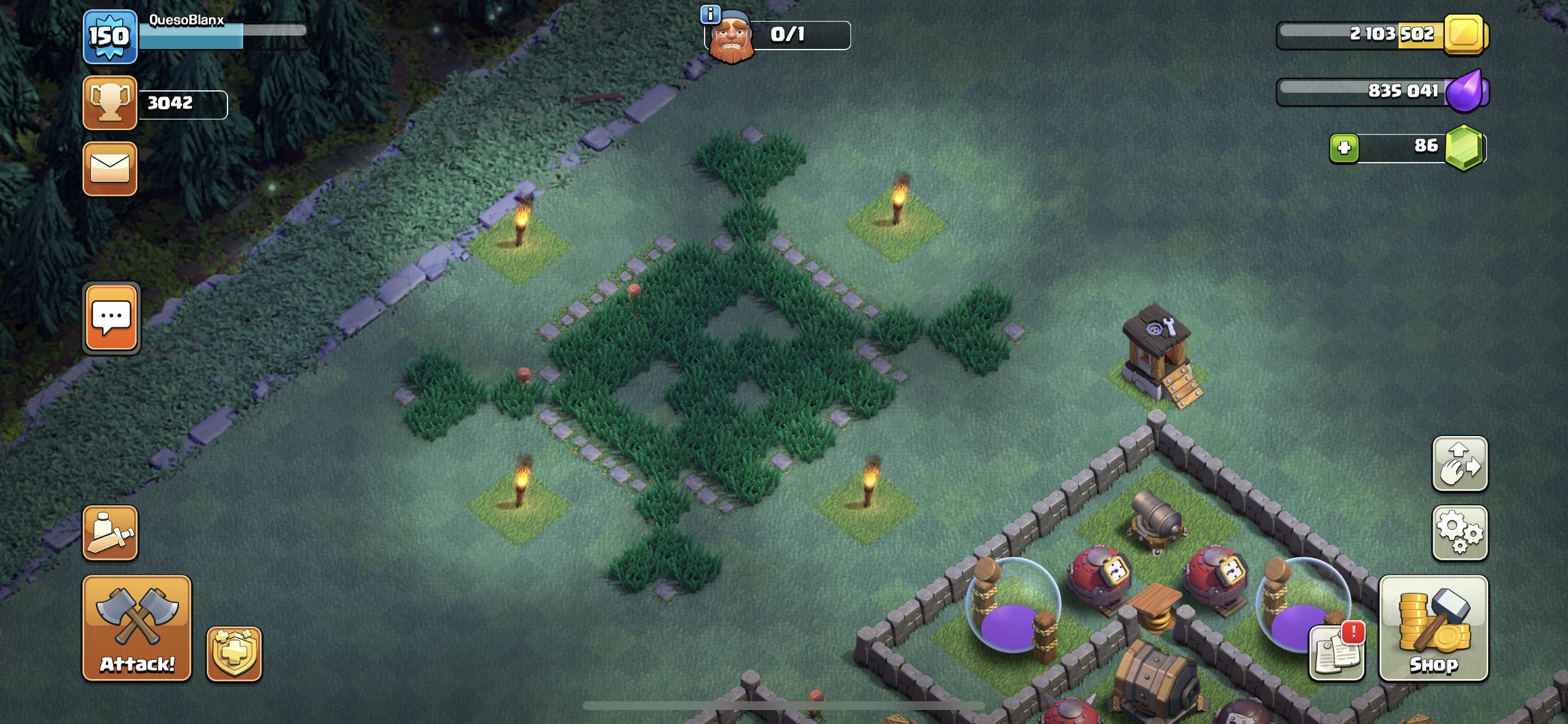Open the layout editor hand tool
The width and height of the screenshot is (1568, 724).
tap(1461, 464)
